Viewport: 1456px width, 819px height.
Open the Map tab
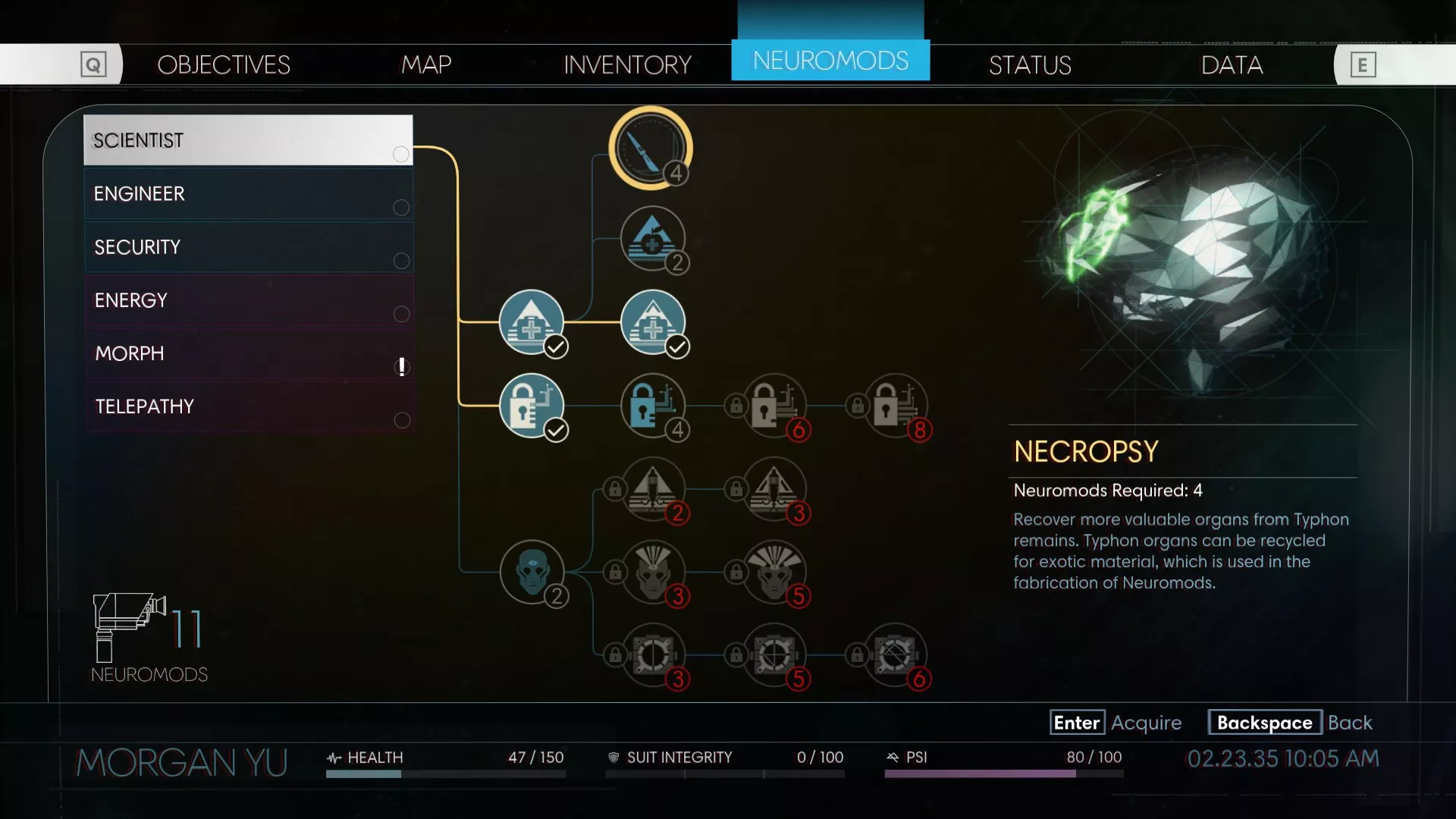click(x=426, y=64)
